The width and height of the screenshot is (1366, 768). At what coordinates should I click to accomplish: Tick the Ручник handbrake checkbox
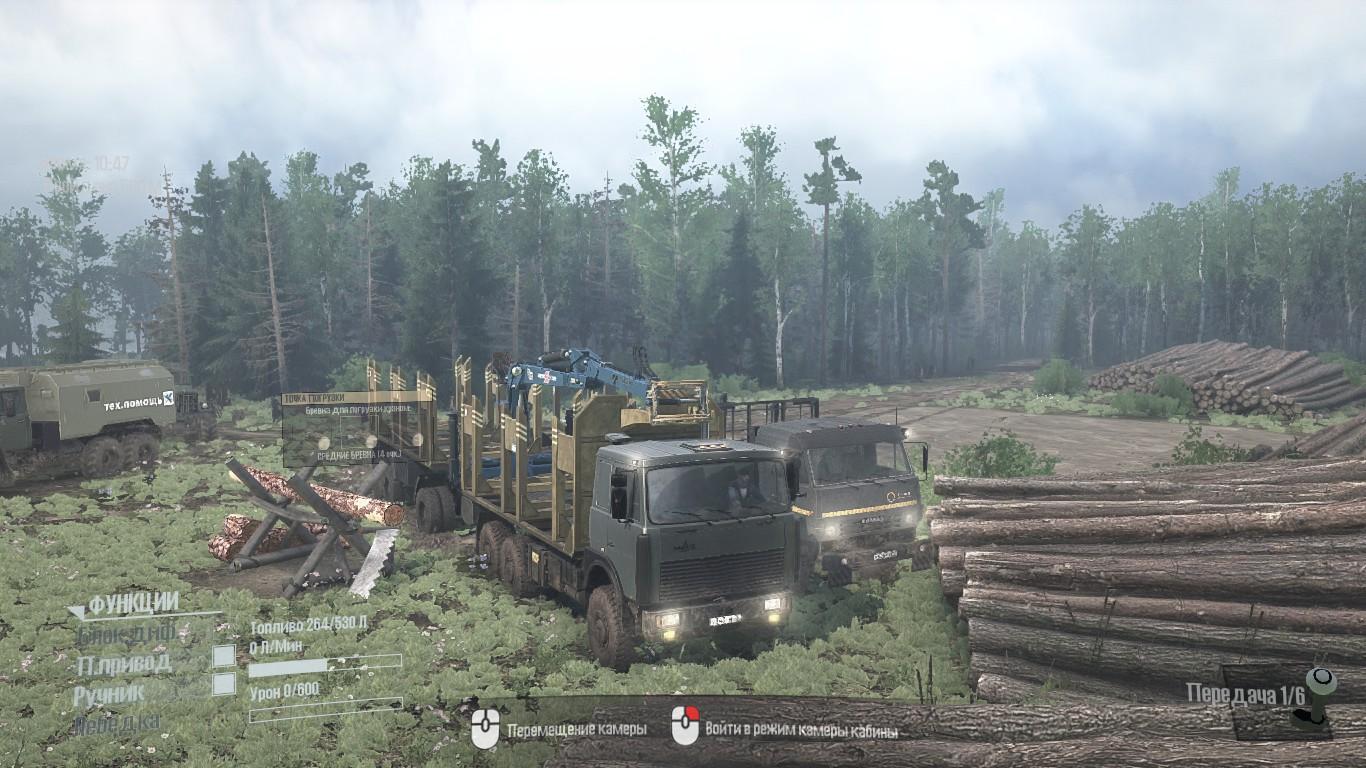tap(224, 684)
